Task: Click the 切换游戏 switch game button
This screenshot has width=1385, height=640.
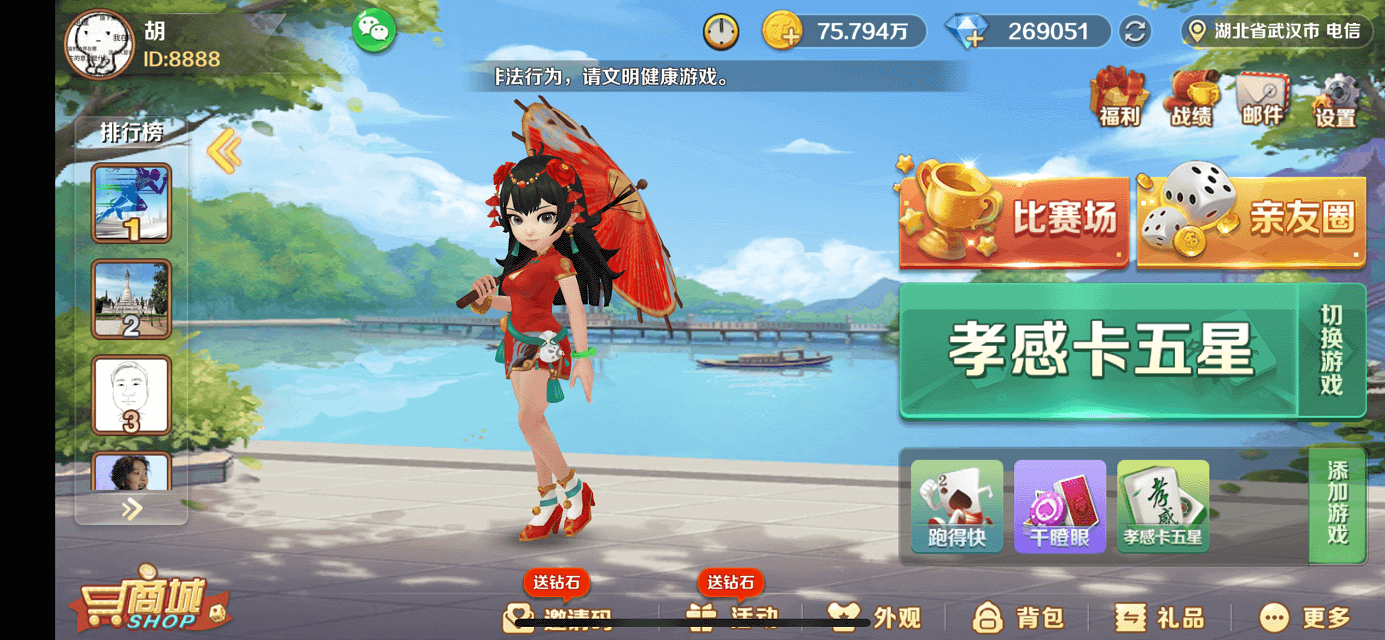Action: (x=1332, y=350)
